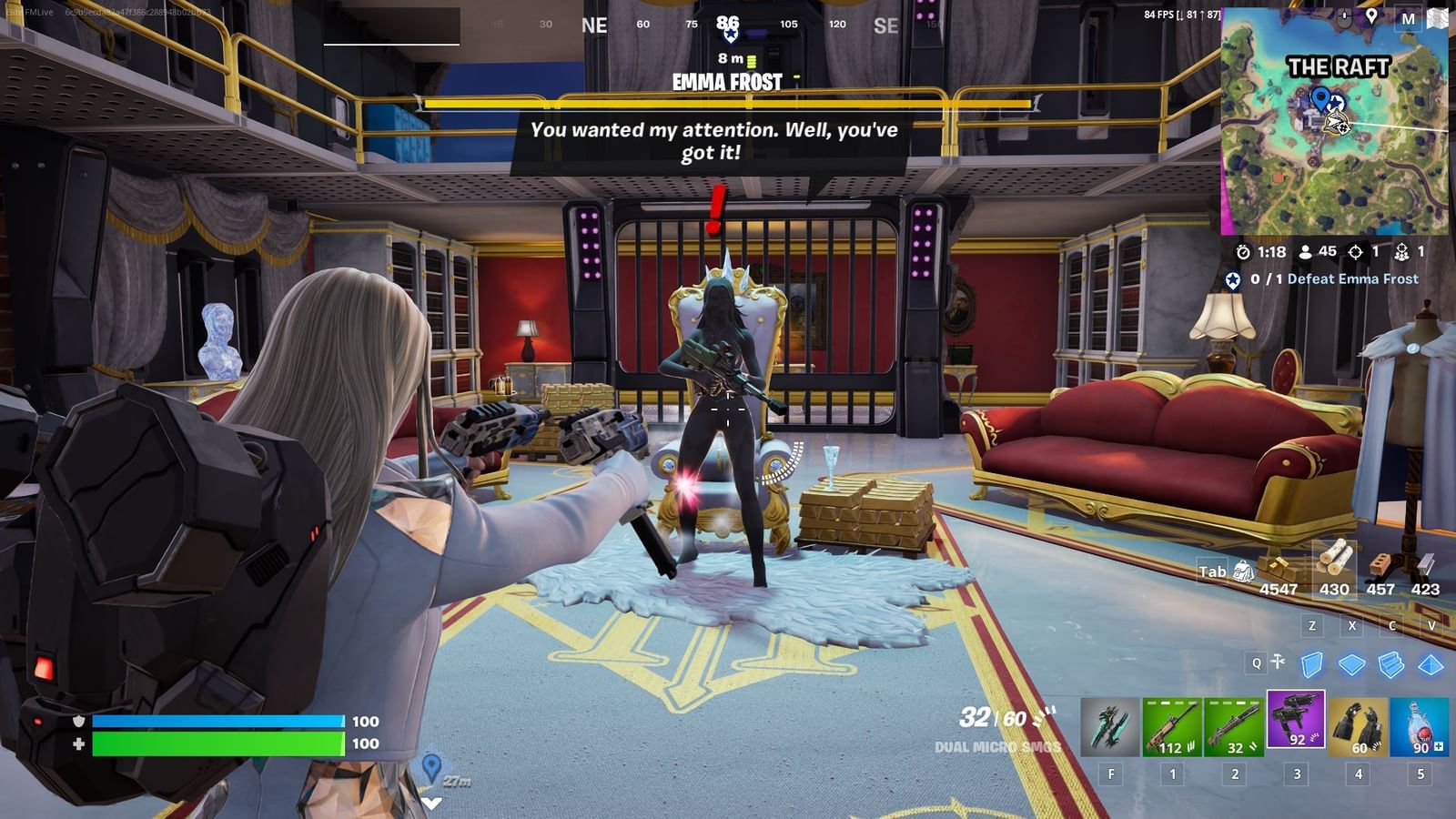Click the team eliminations icon
This screenshot has width=1456, height=819.
click(1403, 252)
